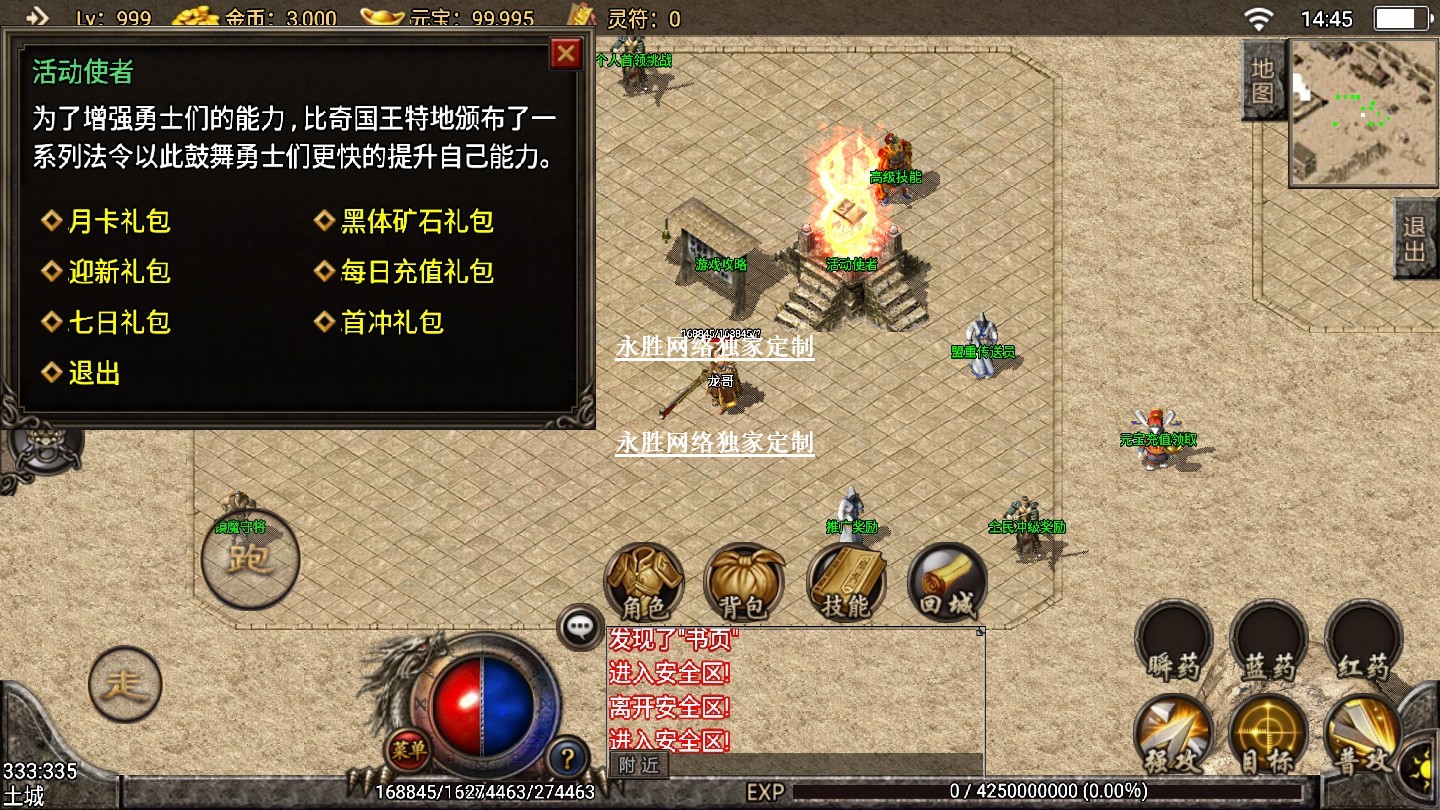This screenshot has height=810, width=1440.
Task: Tap the 退出 exit tab beside the minimap
Action: (x=1415, y=238)
